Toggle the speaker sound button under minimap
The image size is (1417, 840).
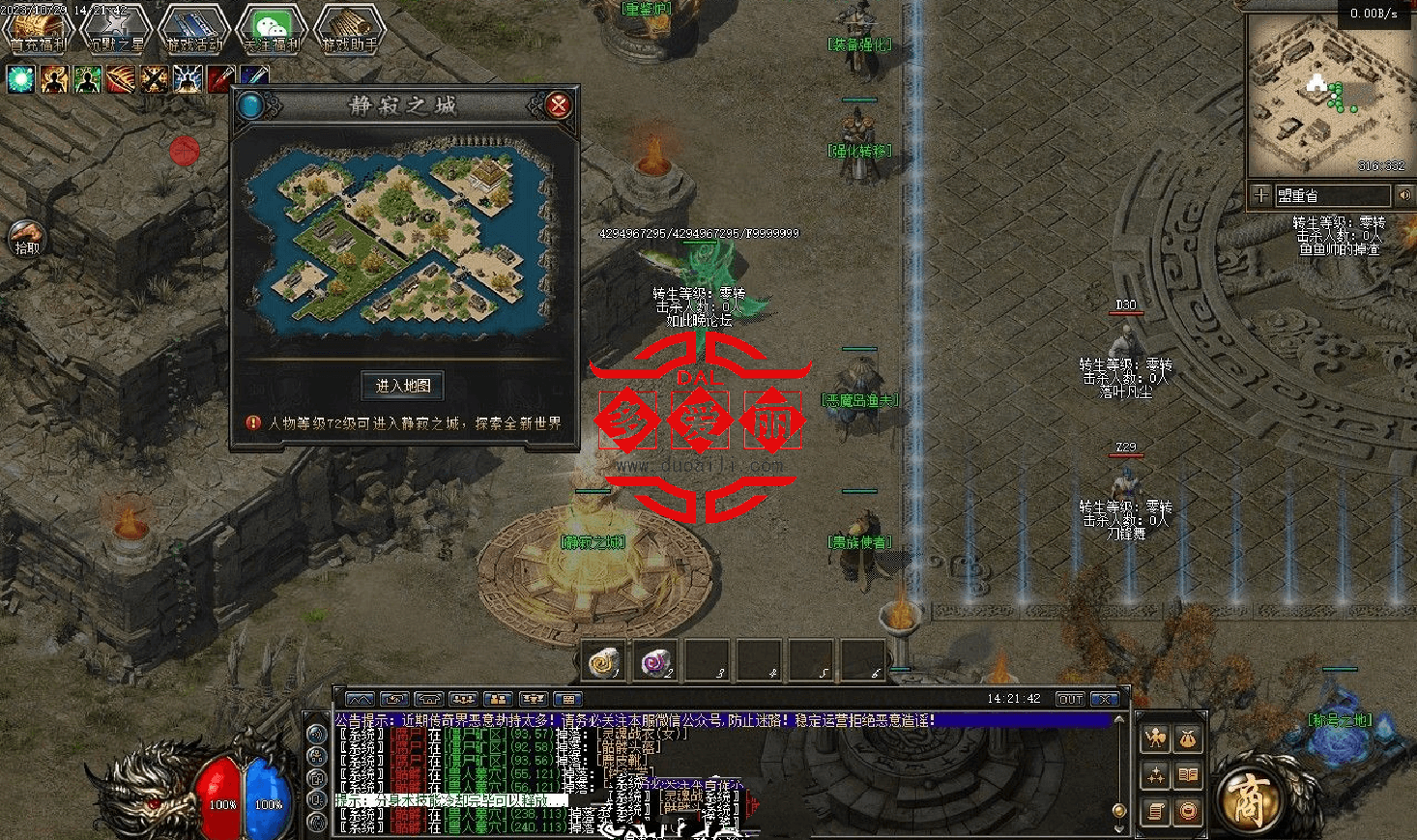(1404, 195)
